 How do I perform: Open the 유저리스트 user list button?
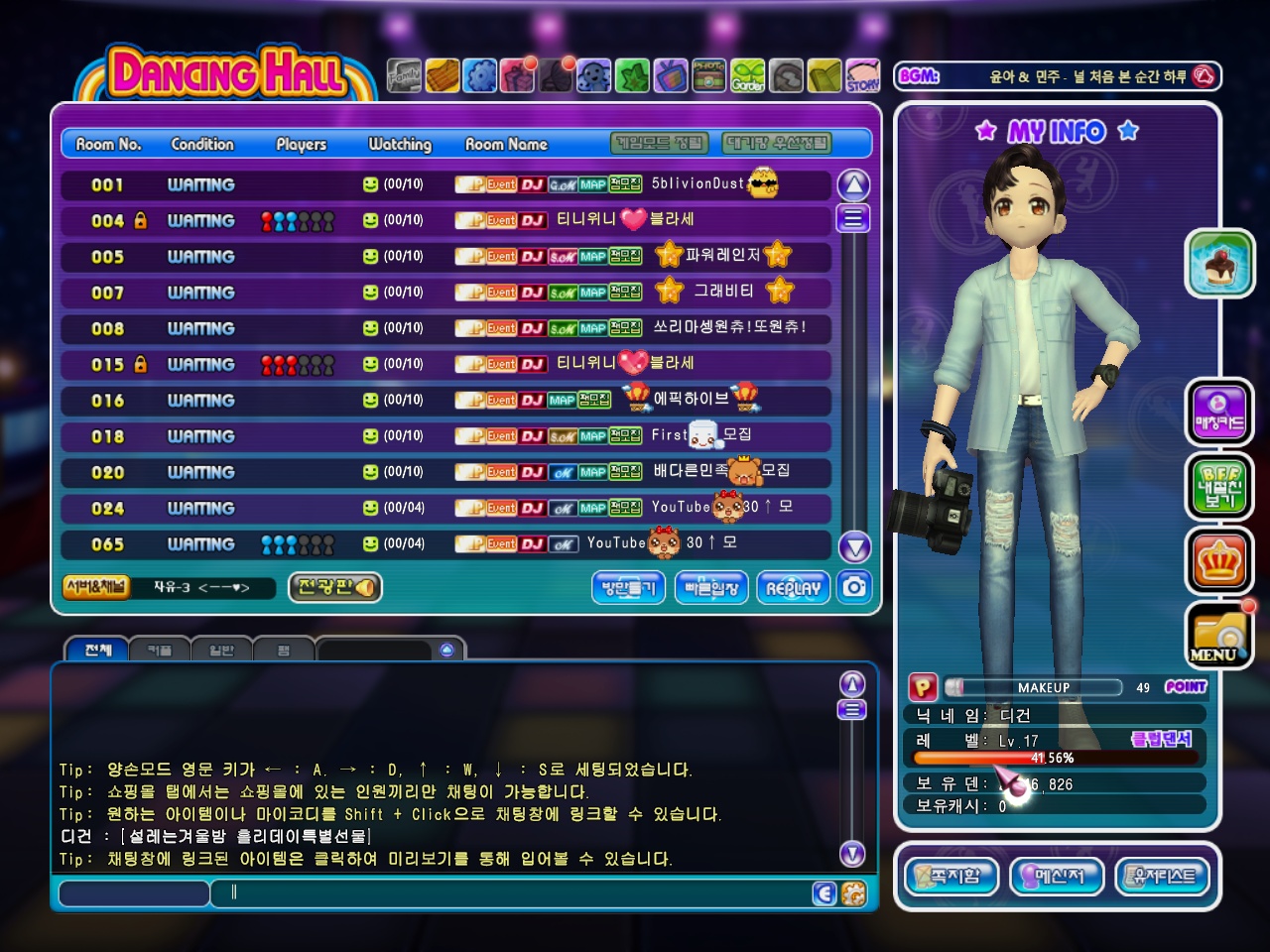[1163, 877]
